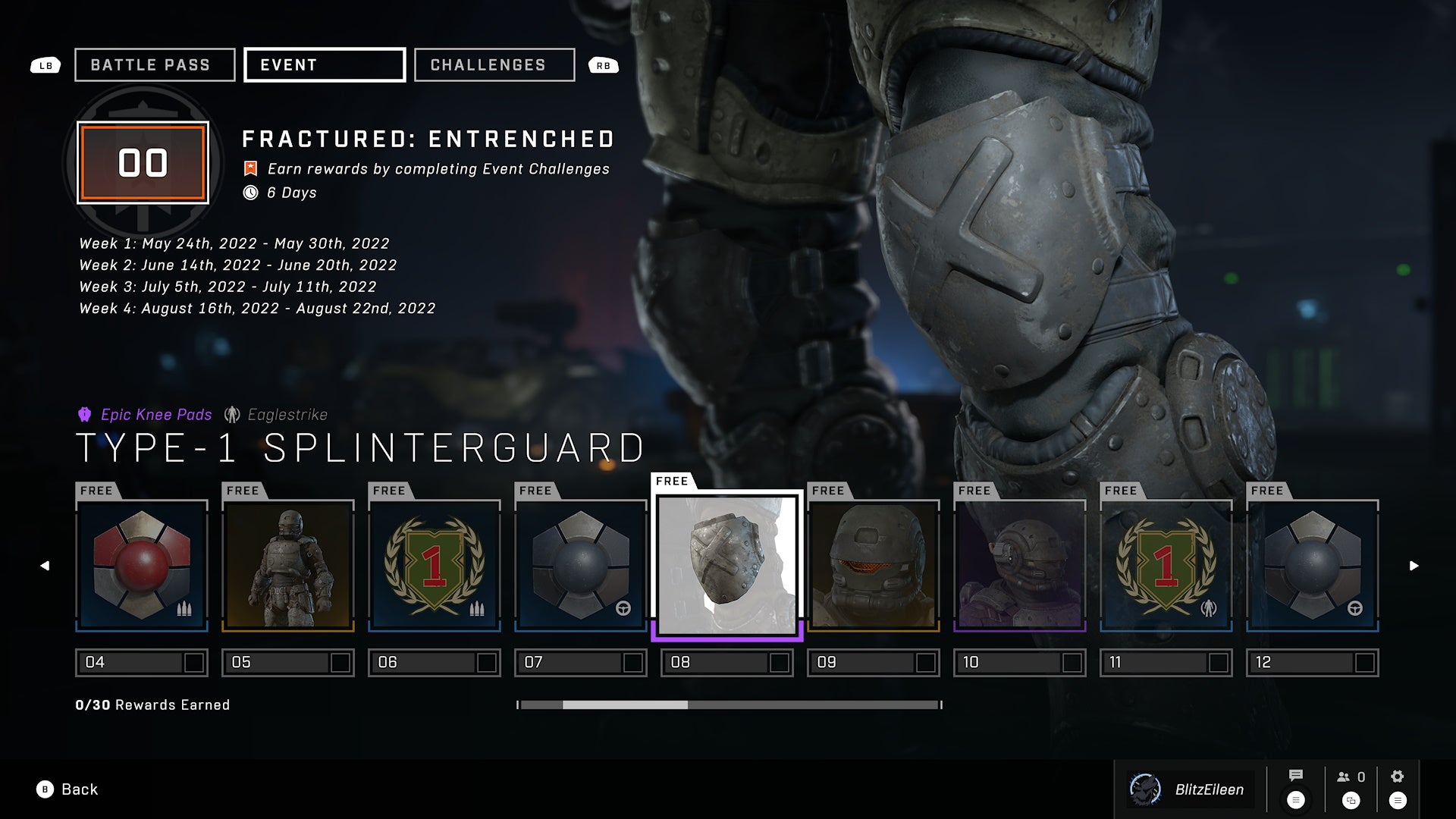Select the Type-1 Splinterguard knee pad reward
Image resolution: width=1456 pixels, height=819 pixels.
(727, 565)
